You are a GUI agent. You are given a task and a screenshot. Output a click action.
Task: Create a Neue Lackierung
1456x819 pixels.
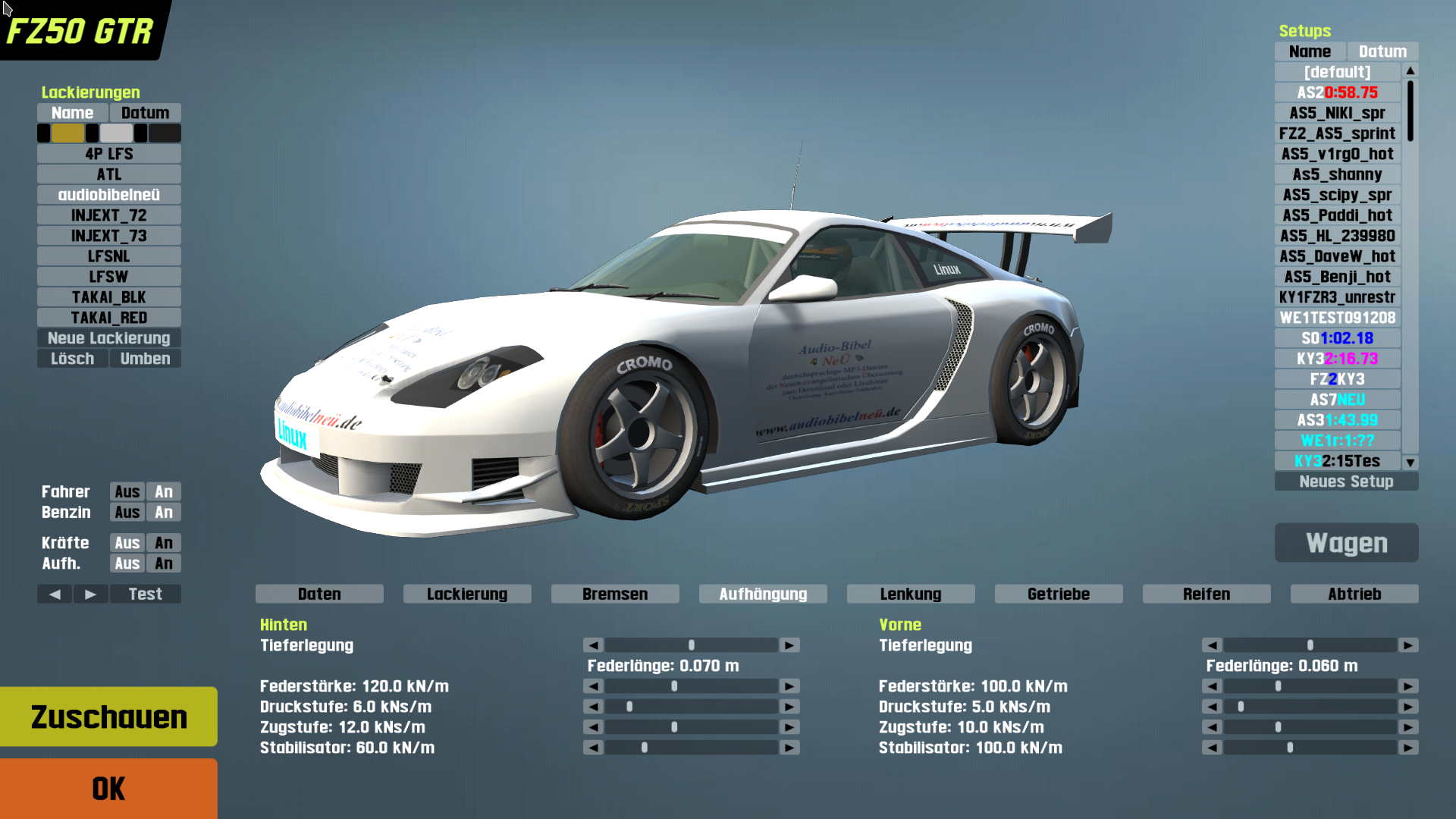pyautogui.click(x=109, y=338)
